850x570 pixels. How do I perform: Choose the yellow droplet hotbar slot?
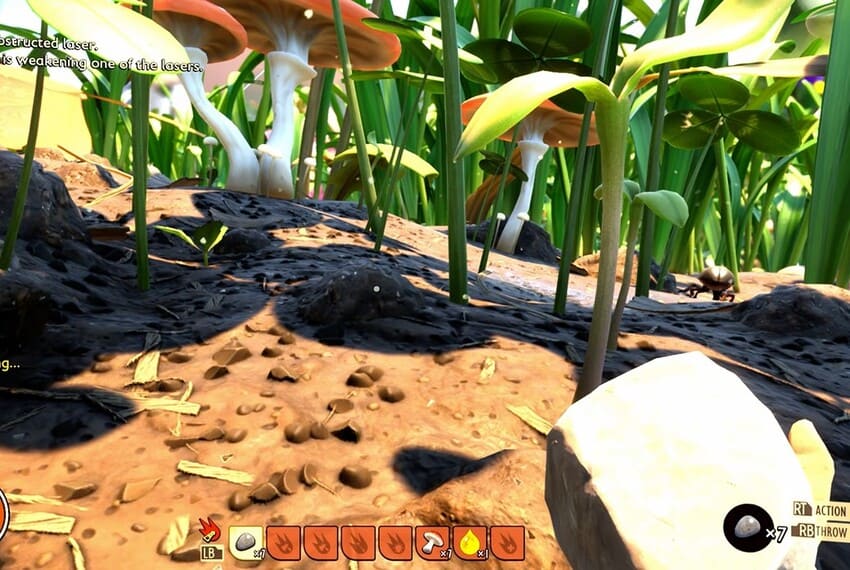pyautogui.click(x=470, y=542)
